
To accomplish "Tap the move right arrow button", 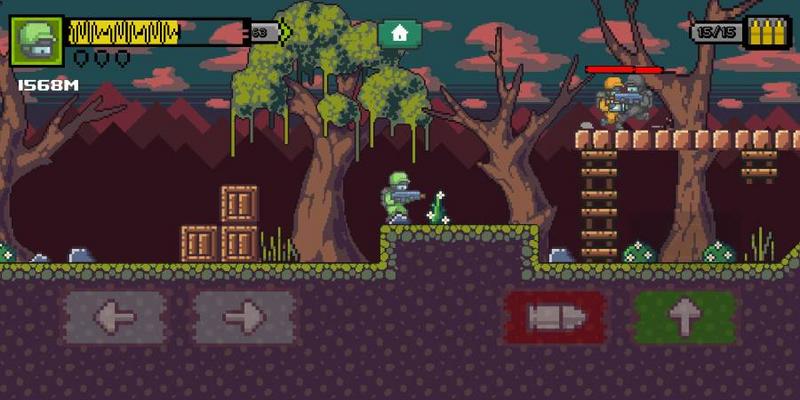I will click(x=244, y=318).
